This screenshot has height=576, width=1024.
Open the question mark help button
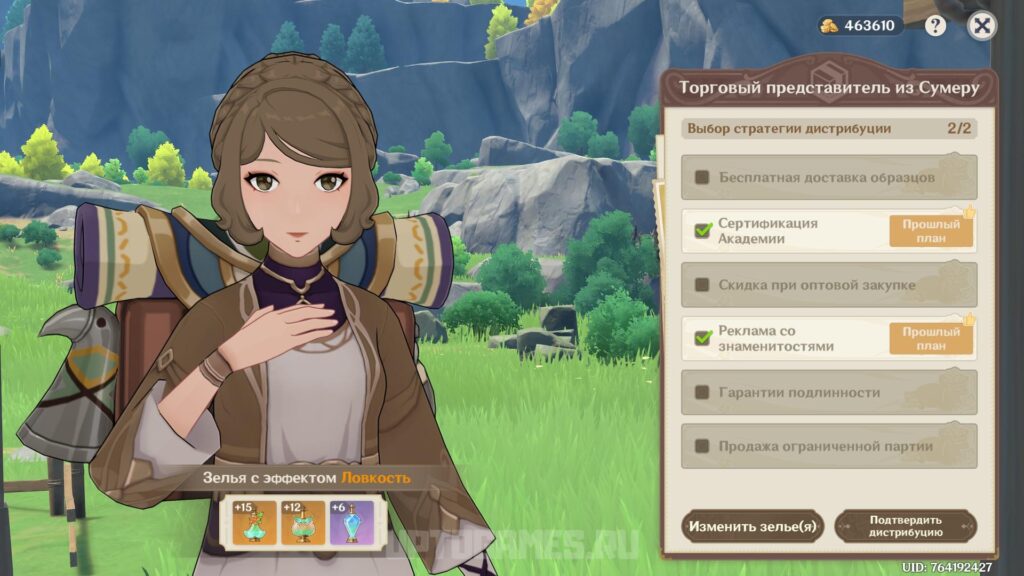coord(935,27)
